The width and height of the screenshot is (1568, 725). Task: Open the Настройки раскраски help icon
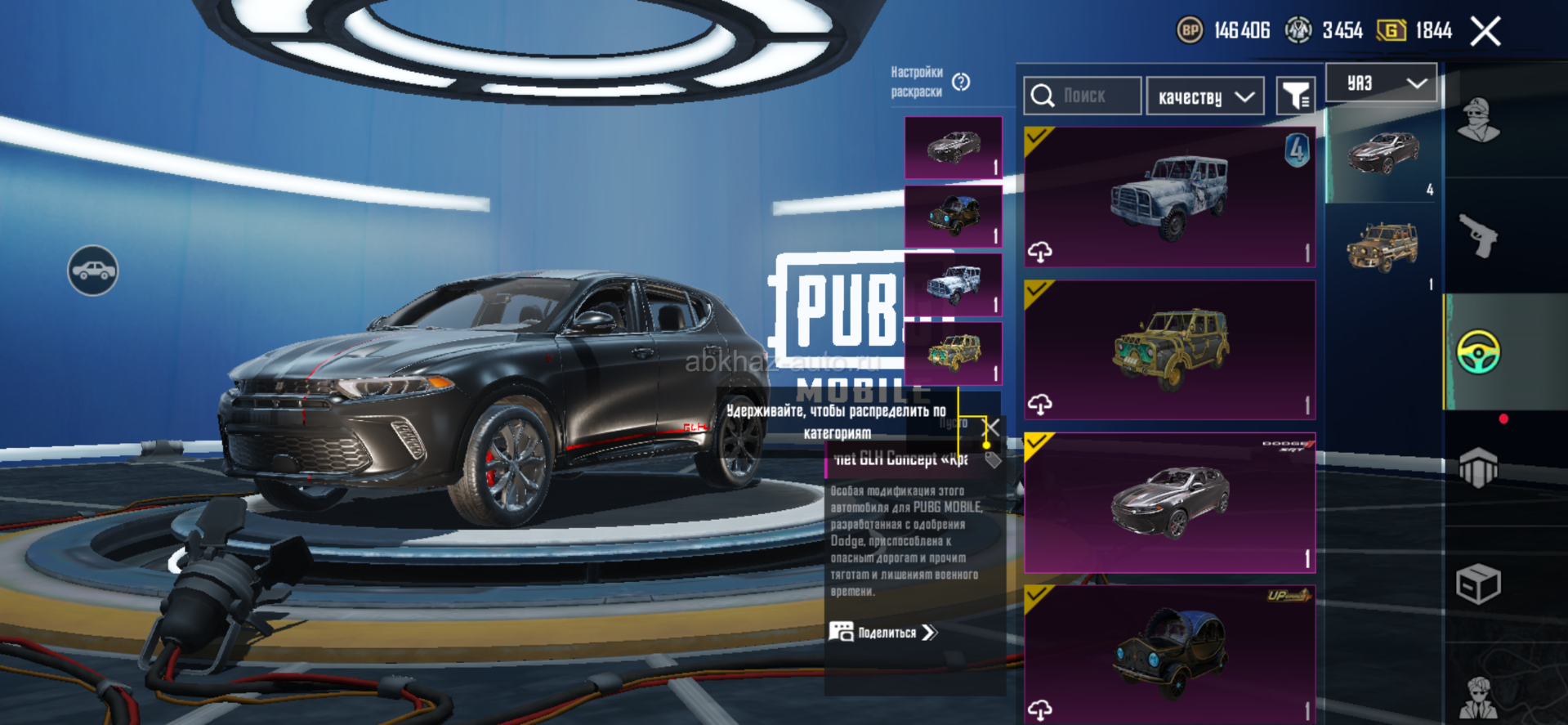coord(961,82)
